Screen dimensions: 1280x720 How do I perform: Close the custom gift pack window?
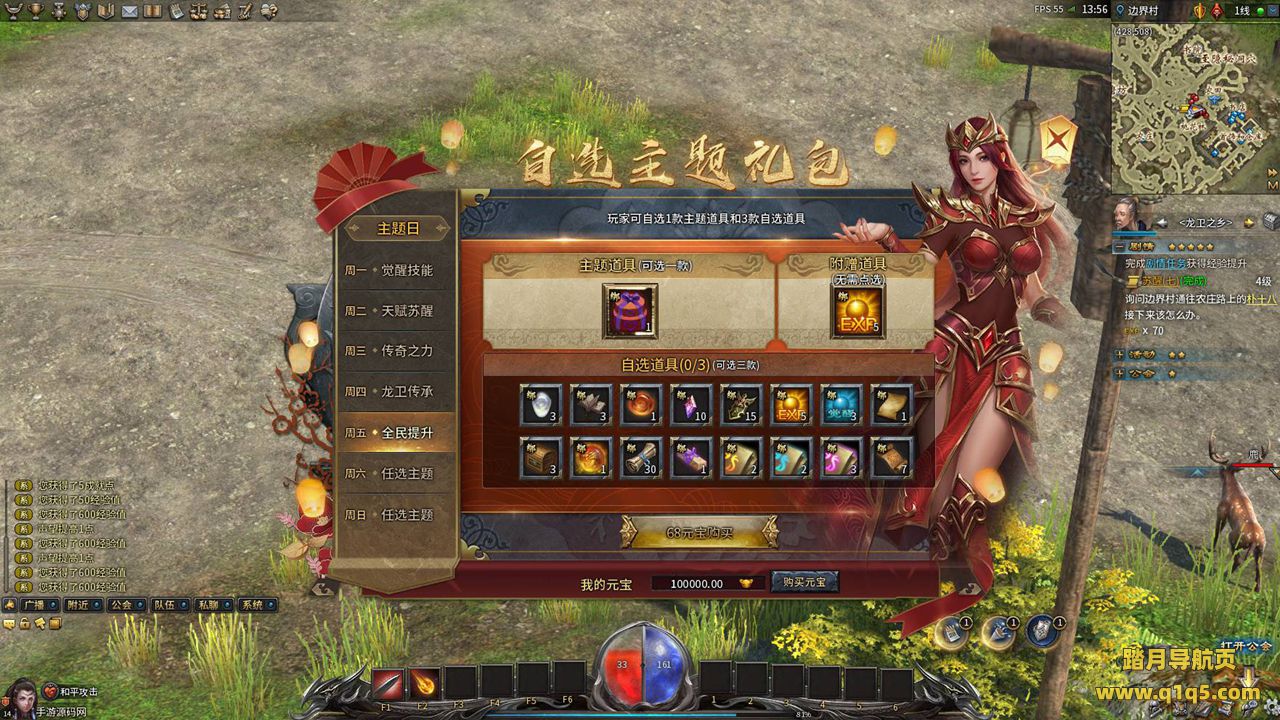click(x=1058, y=139)
